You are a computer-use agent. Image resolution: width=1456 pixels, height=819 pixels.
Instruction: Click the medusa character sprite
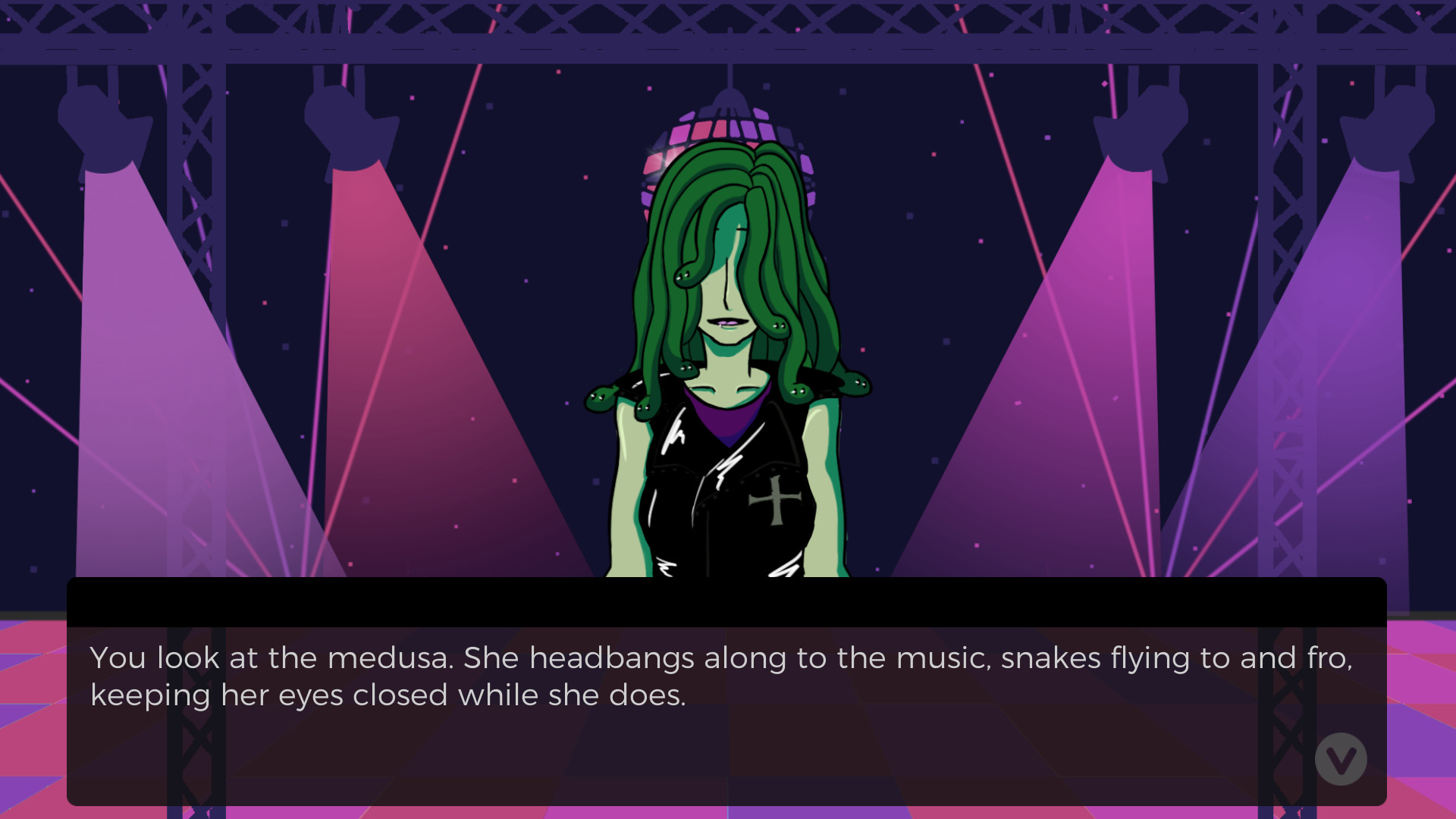click(x=728, y=341)
